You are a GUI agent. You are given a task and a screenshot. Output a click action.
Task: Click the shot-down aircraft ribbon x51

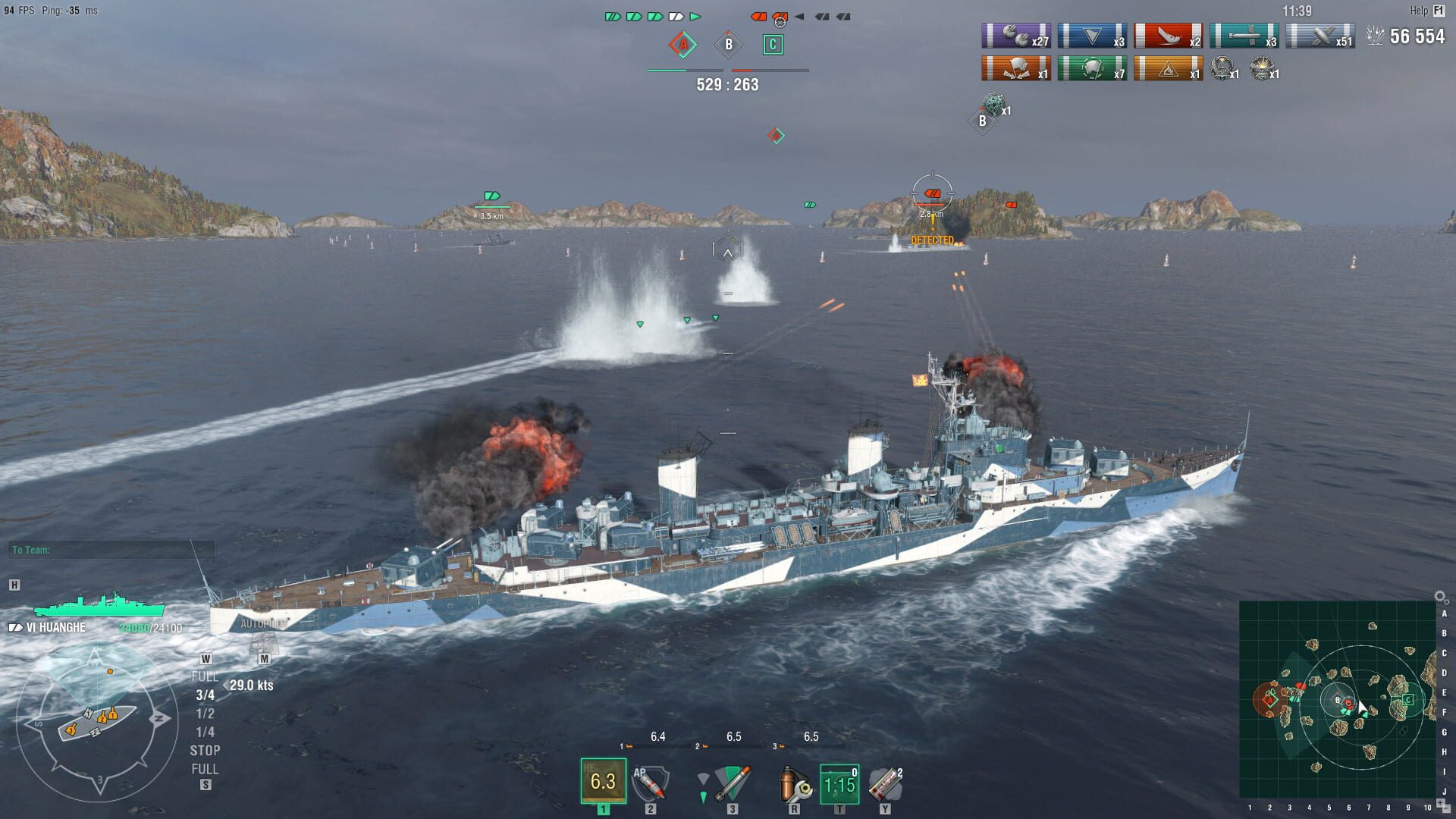click(x=1321, y=36)
